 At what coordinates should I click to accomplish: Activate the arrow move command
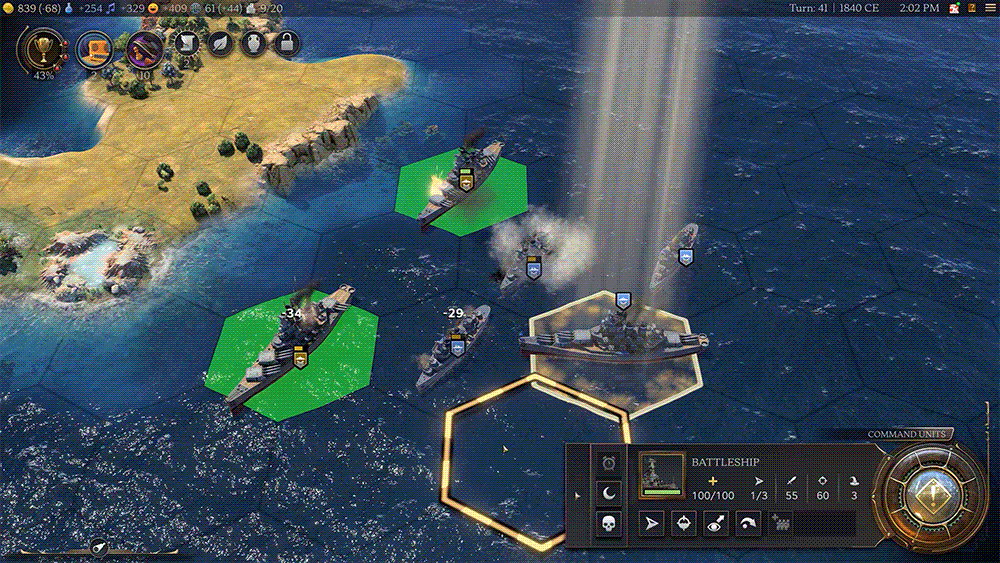point(652,522)
